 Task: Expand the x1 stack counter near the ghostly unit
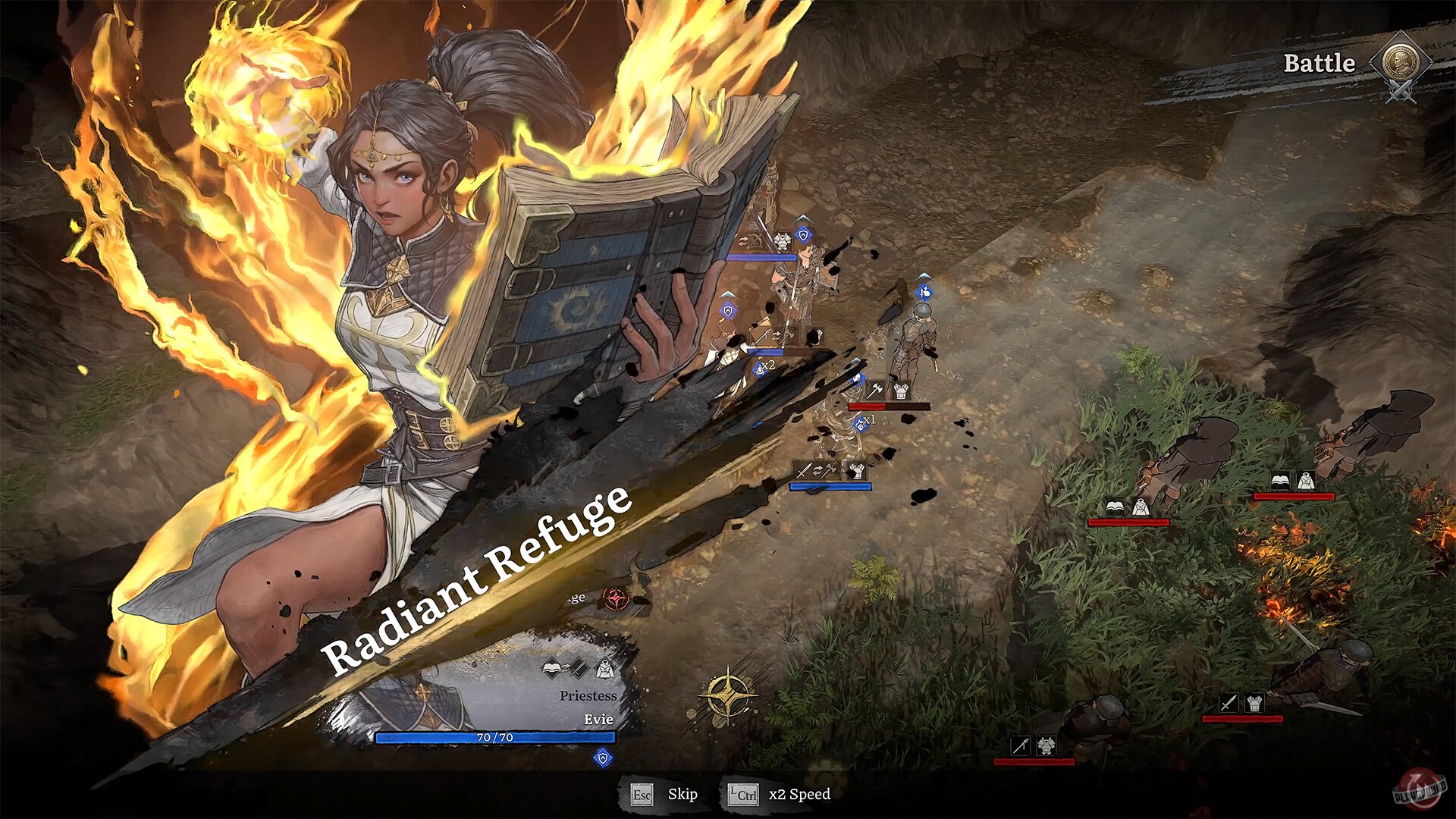coord(862,424)
